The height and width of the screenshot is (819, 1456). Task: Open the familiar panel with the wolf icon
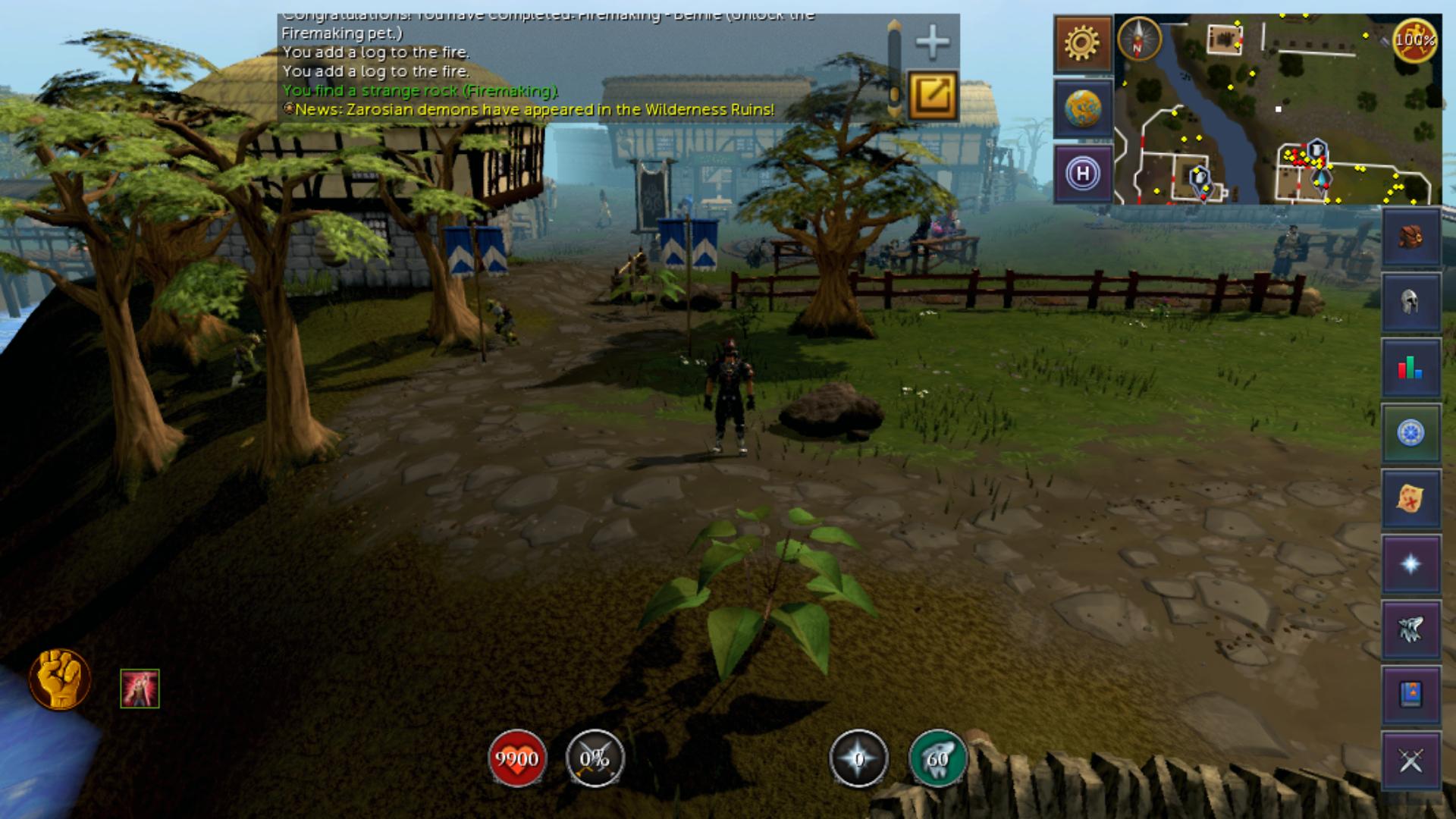click(x=1411, y=628)
